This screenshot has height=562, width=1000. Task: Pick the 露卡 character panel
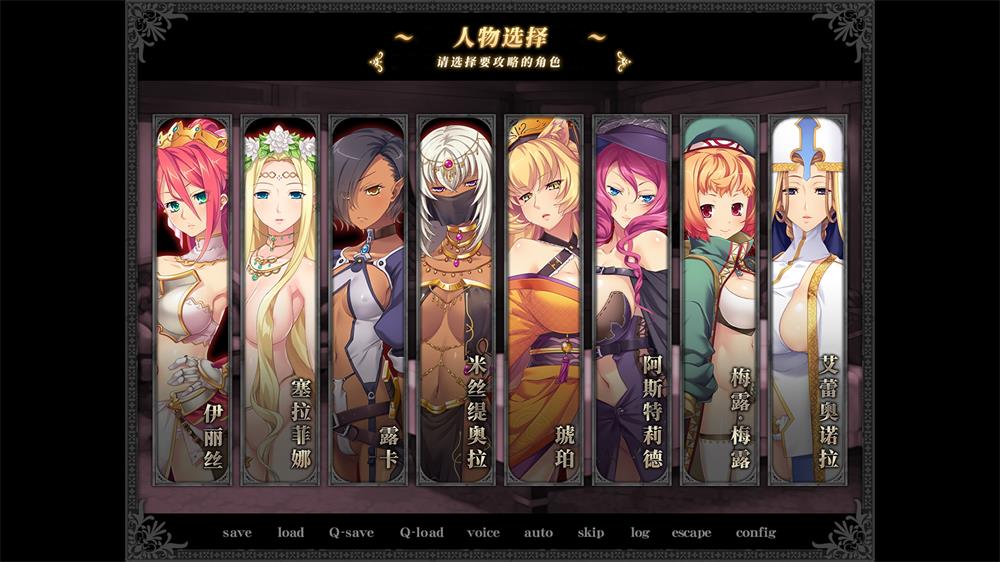tap(367, 300)
